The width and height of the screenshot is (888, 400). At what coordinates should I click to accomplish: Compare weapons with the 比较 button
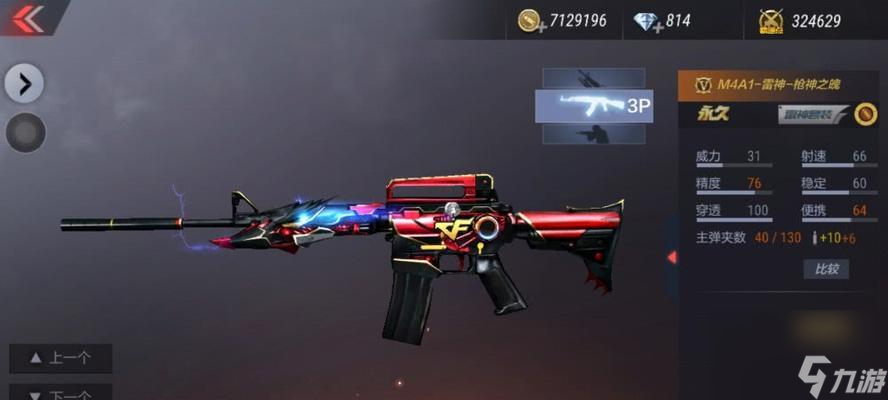tap(826, 269)
